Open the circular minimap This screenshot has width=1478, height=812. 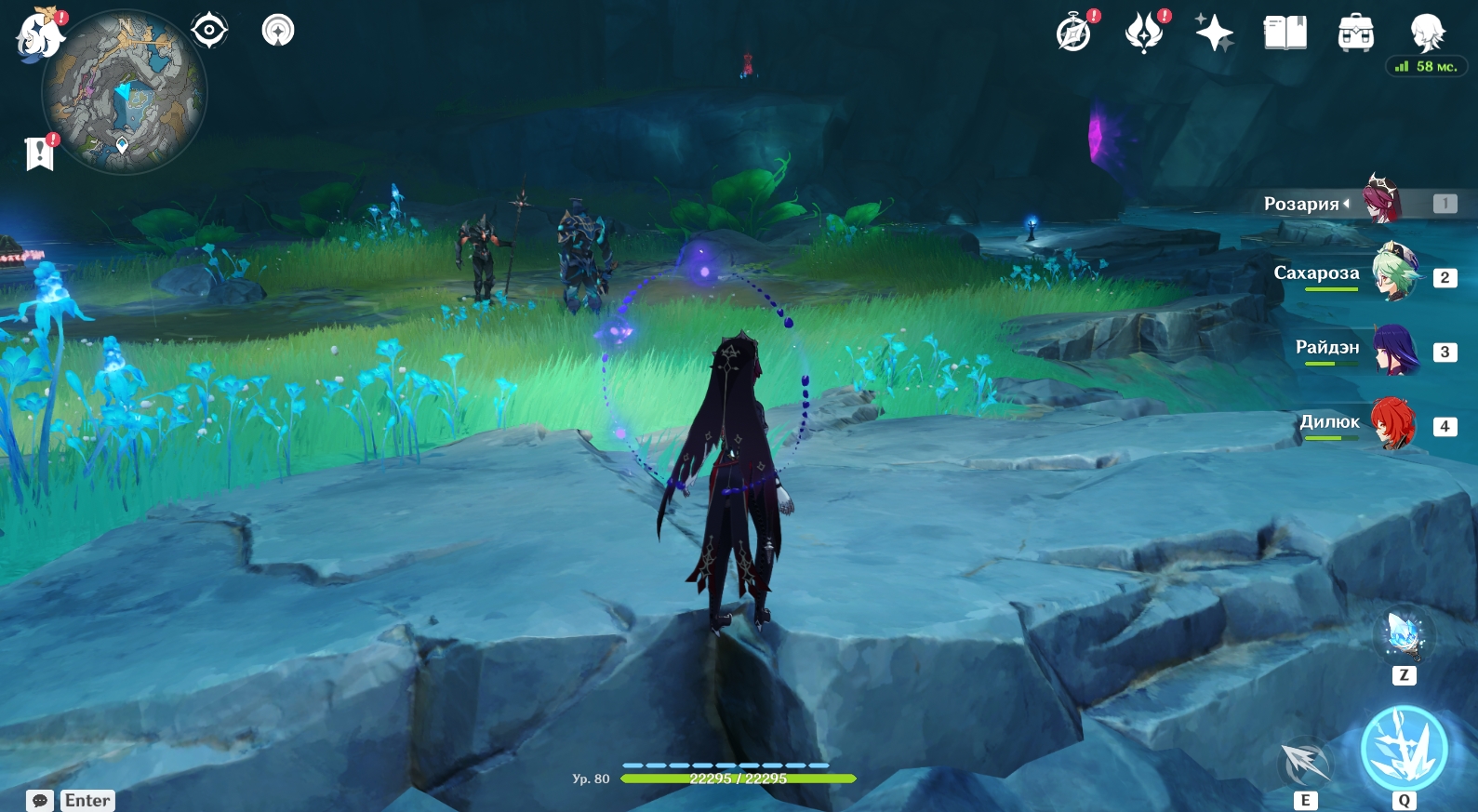(124, 92)
